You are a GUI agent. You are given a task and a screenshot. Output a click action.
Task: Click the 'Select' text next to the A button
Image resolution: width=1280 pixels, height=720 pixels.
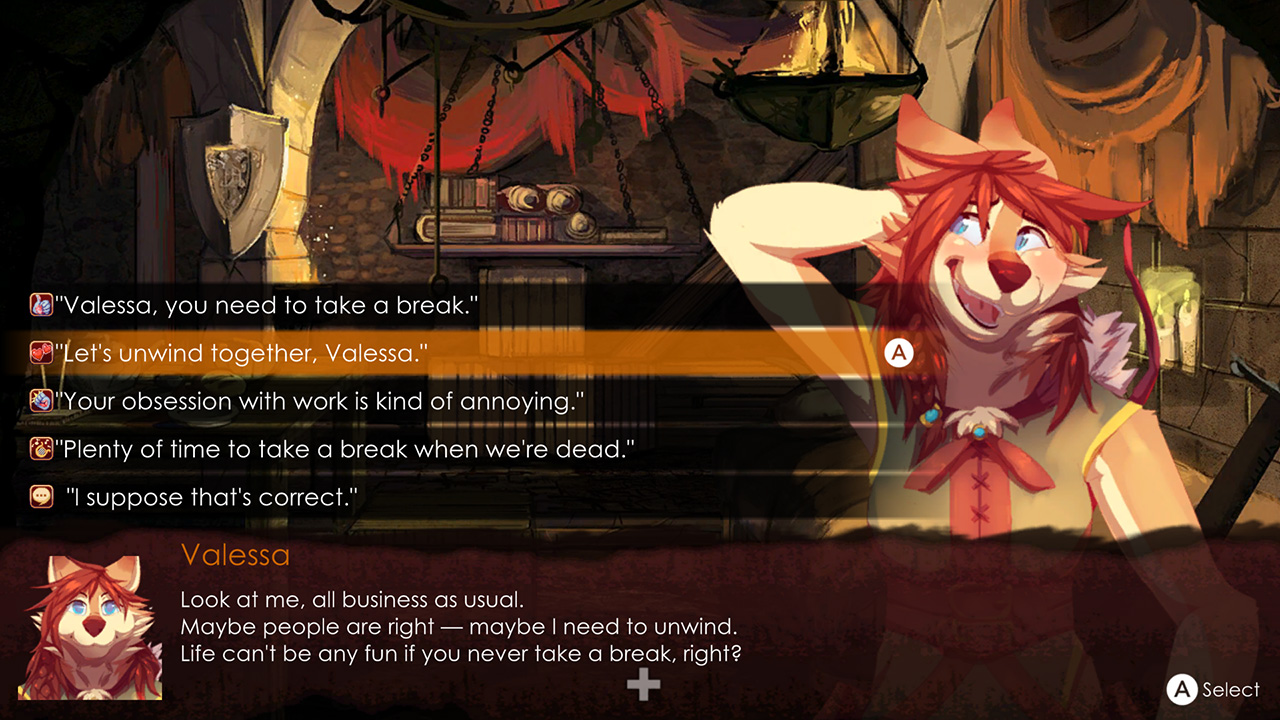coord(1232,690)
